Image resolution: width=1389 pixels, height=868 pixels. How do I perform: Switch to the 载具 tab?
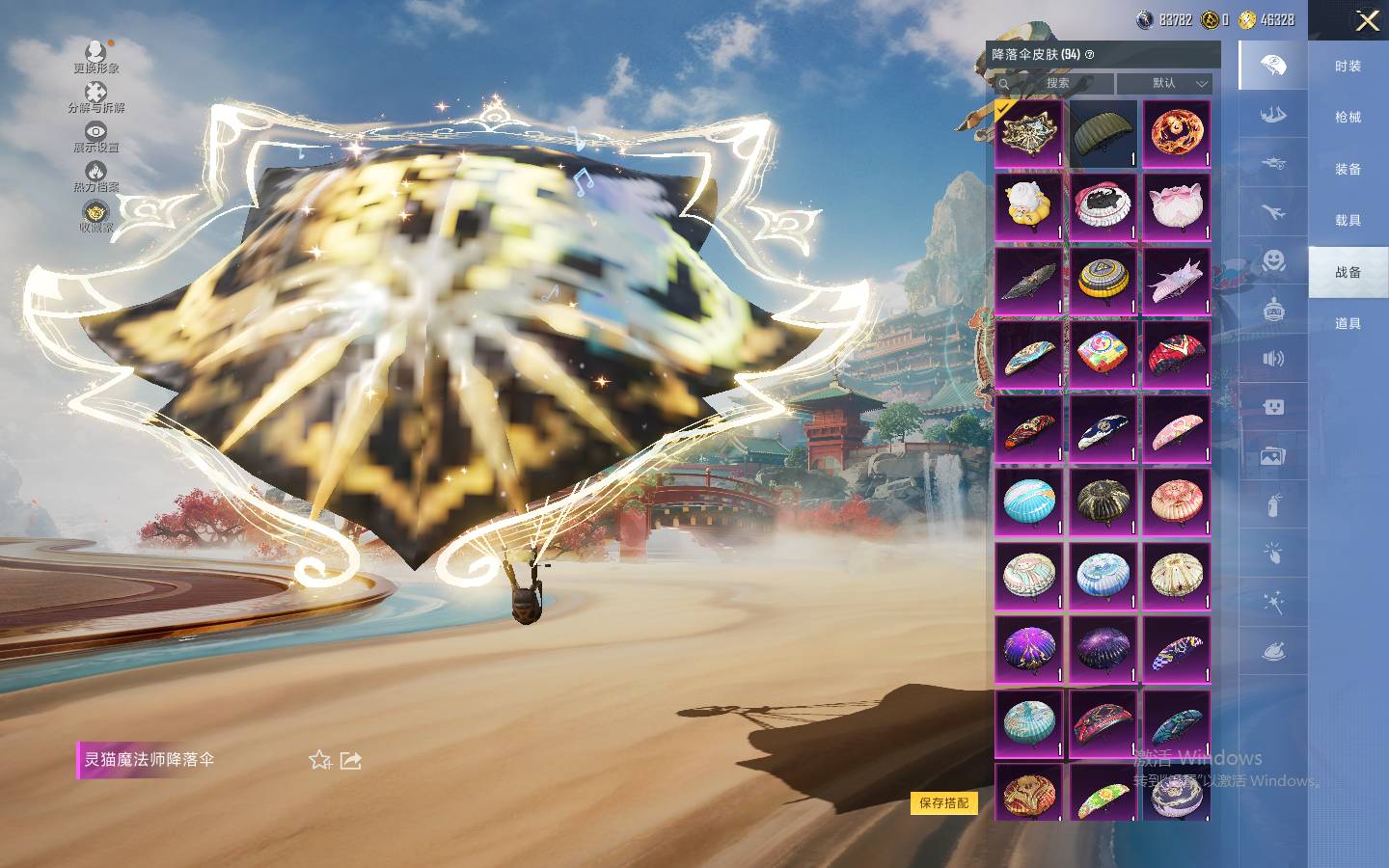[x=1348, y=220]
